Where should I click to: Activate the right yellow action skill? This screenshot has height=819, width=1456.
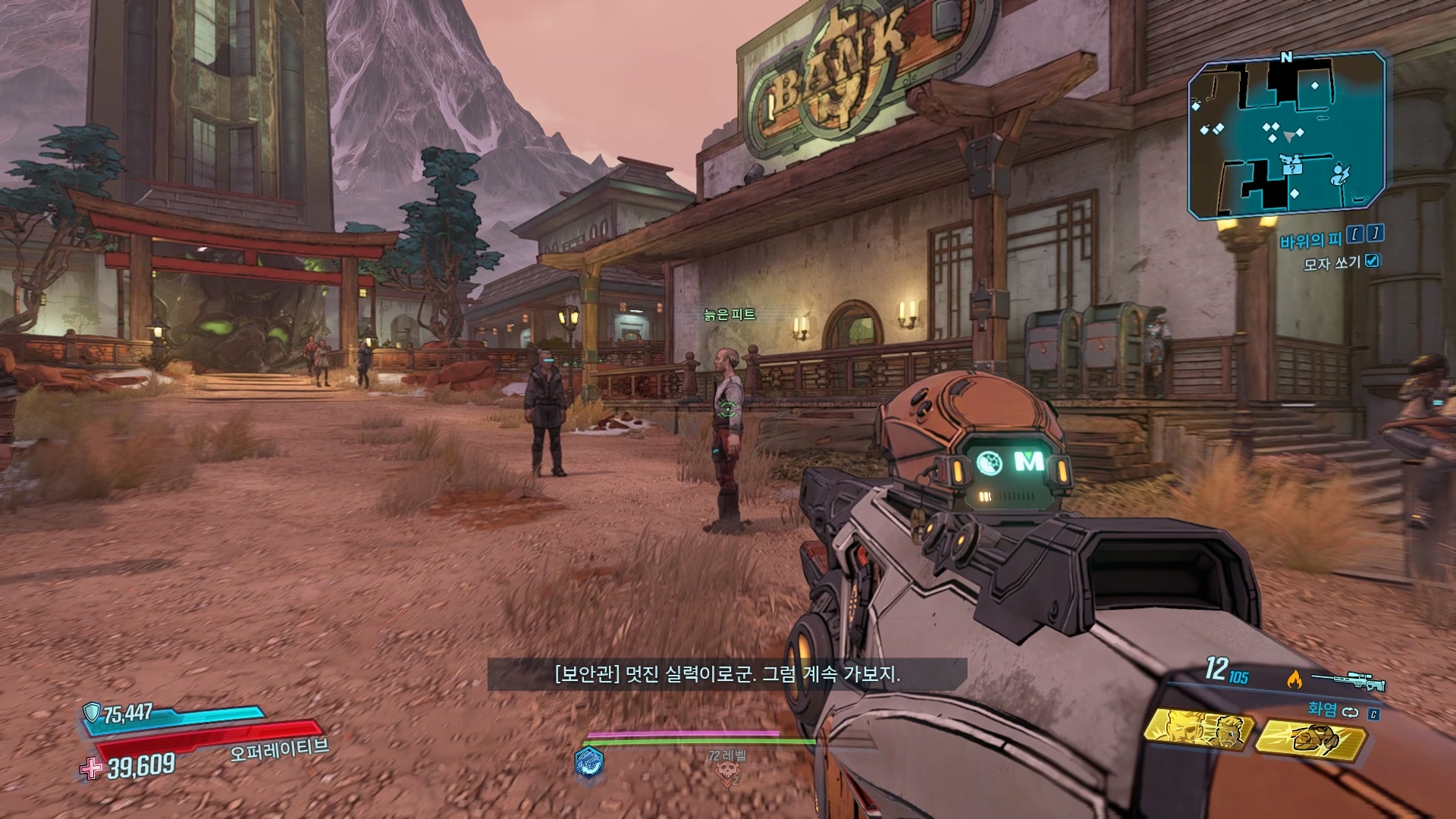point(1310,738)
